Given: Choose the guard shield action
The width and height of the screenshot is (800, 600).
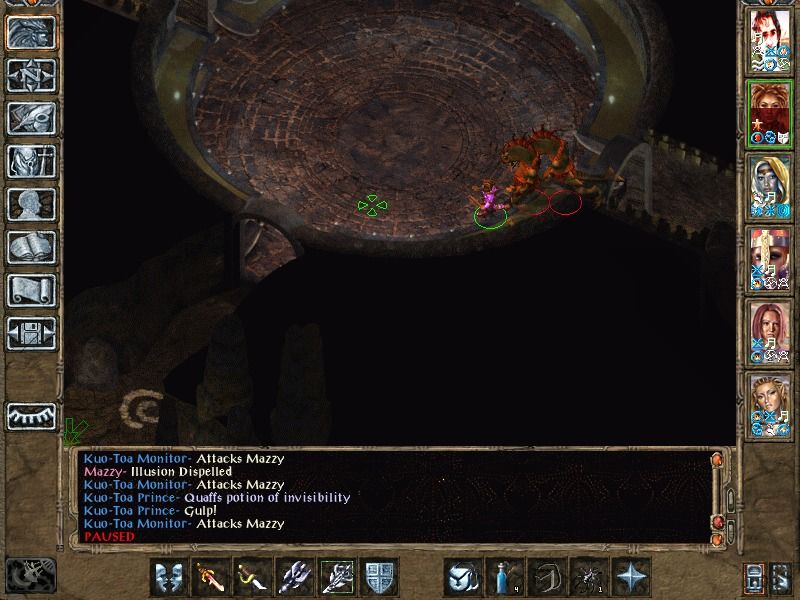Looking at the screenshot, I should pos(379,577).
